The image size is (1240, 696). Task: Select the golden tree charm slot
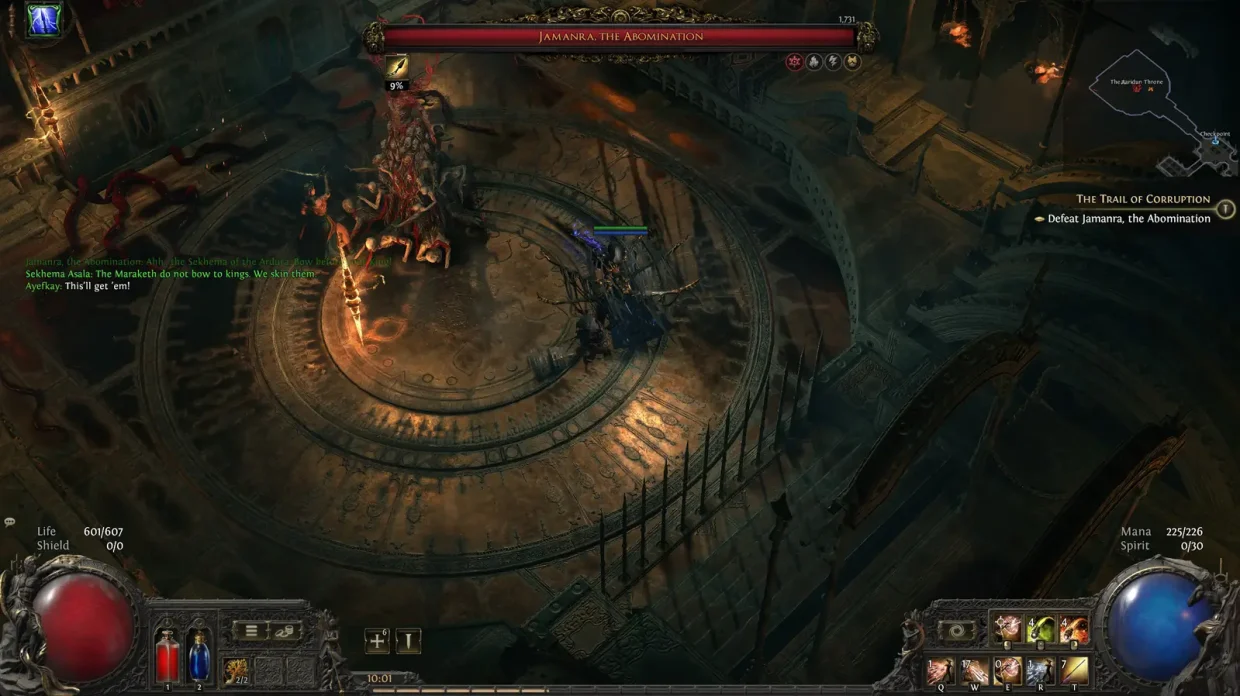click(x=237, y=670)
